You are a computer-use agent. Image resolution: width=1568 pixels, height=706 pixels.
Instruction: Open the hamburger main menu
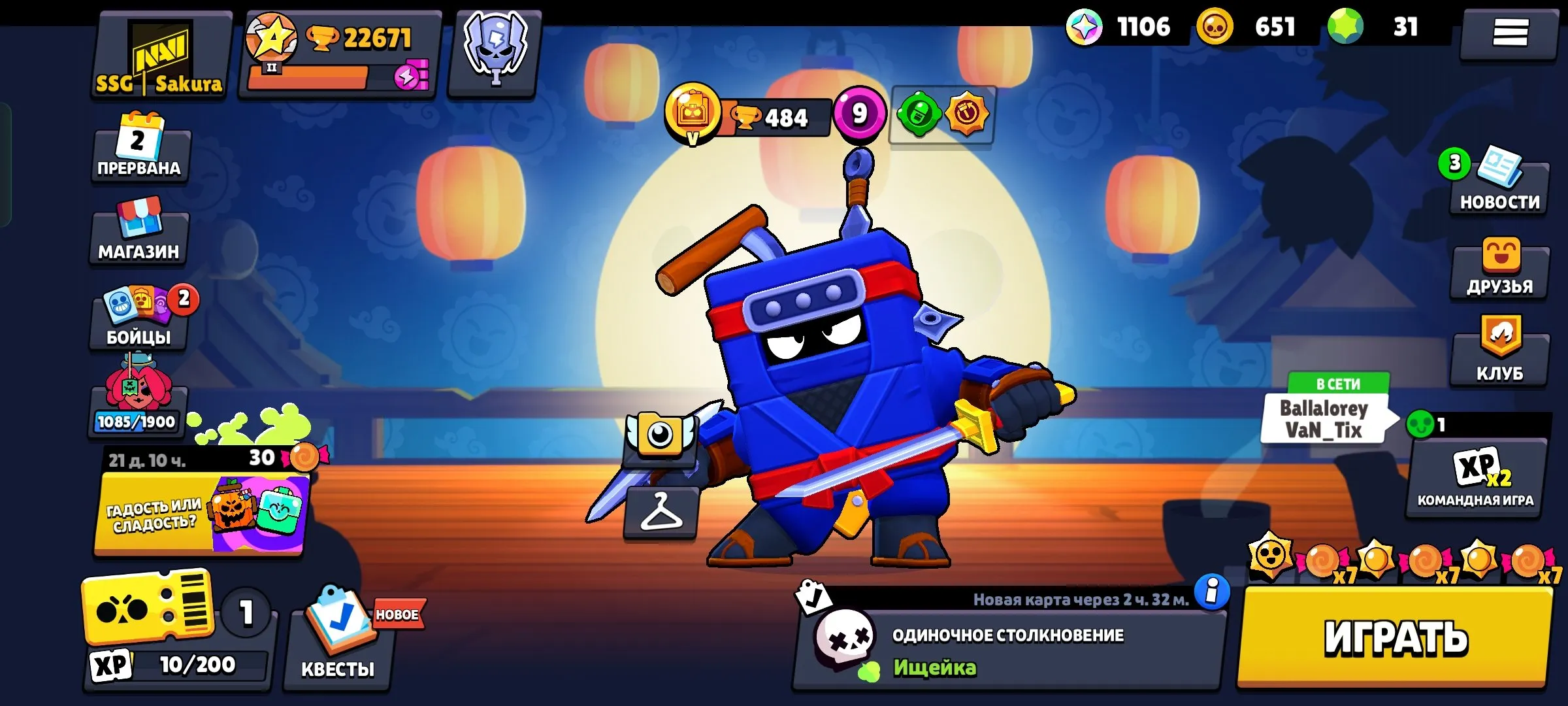(x=1510, y=33)
